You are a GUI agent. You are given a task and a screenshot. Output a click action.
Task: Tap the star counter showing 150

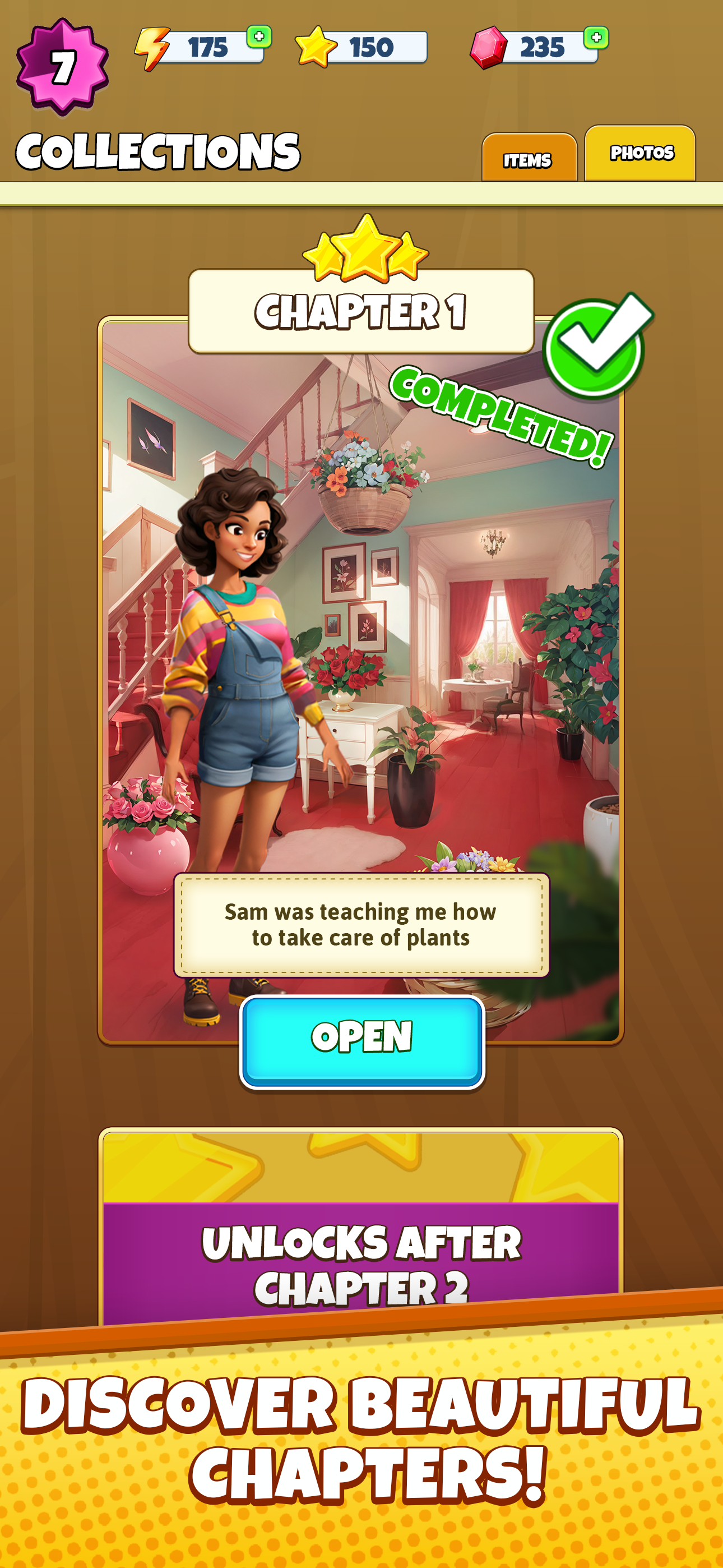(371, 48)
